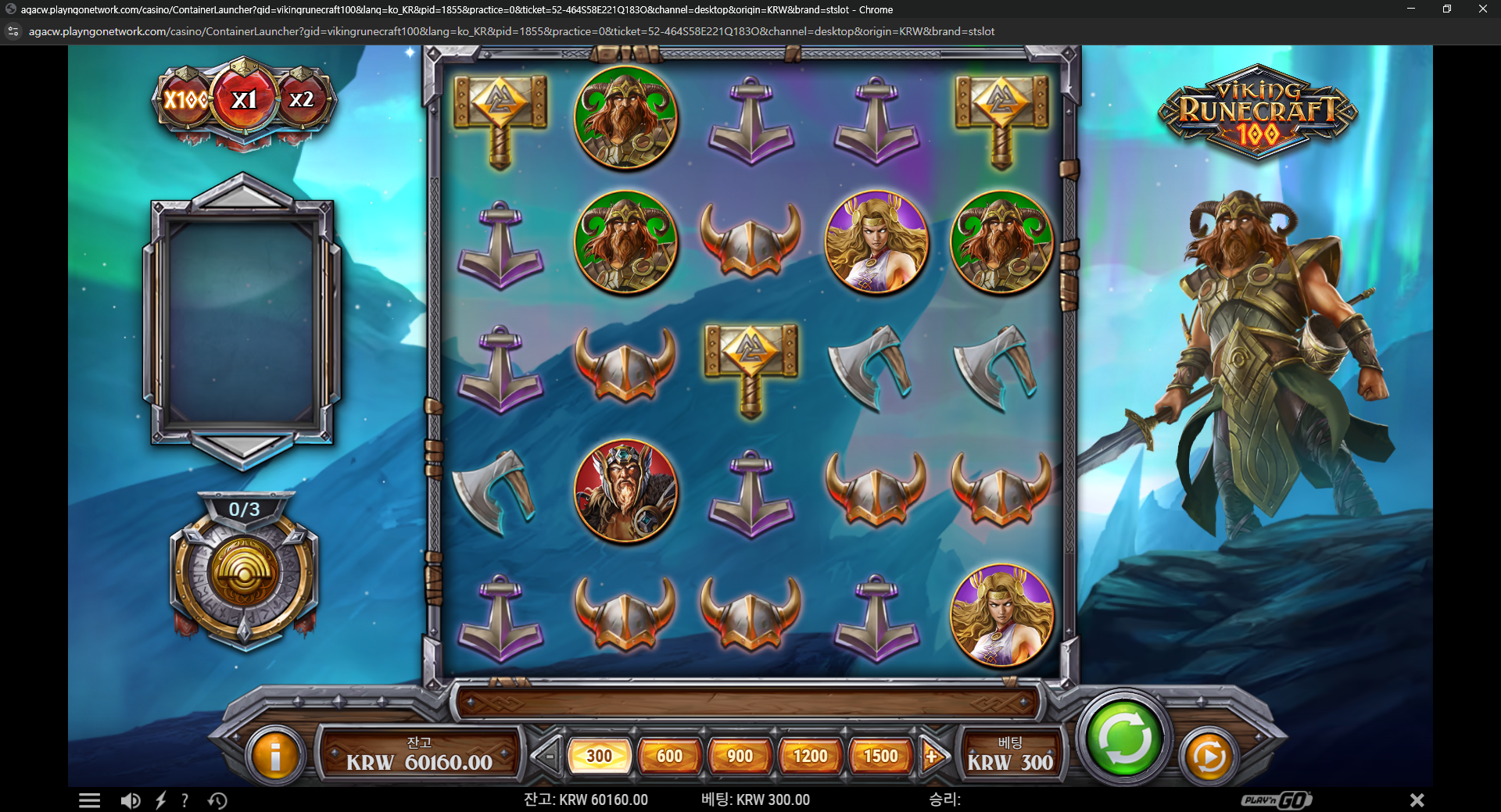Viewport: 1501px width, 812px height.
Task: Increase the bet with the plus arrow
Action: click(x=933, y=756)
